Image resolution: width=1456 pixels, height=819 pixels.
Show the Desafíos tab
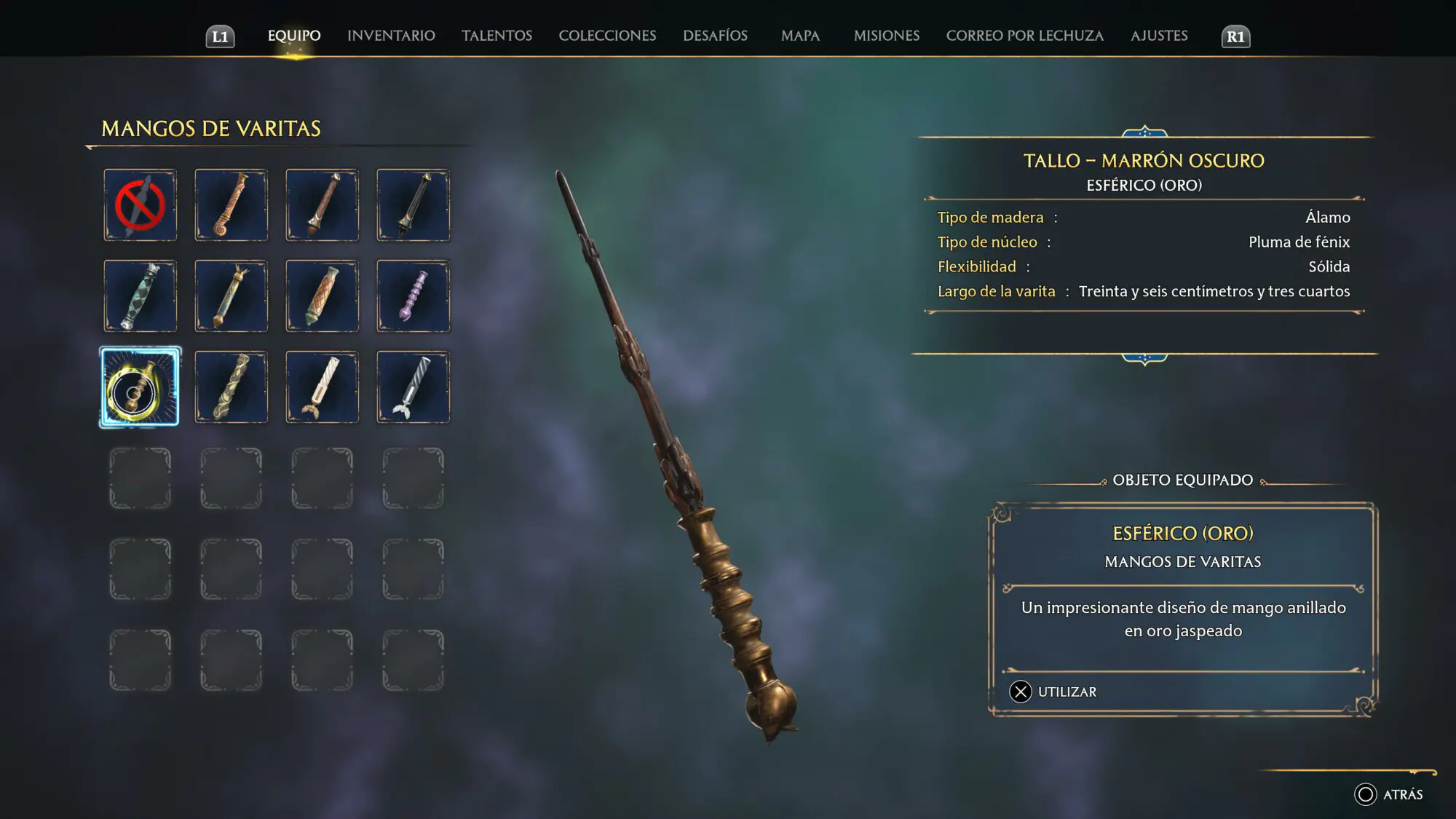point(715,36)
